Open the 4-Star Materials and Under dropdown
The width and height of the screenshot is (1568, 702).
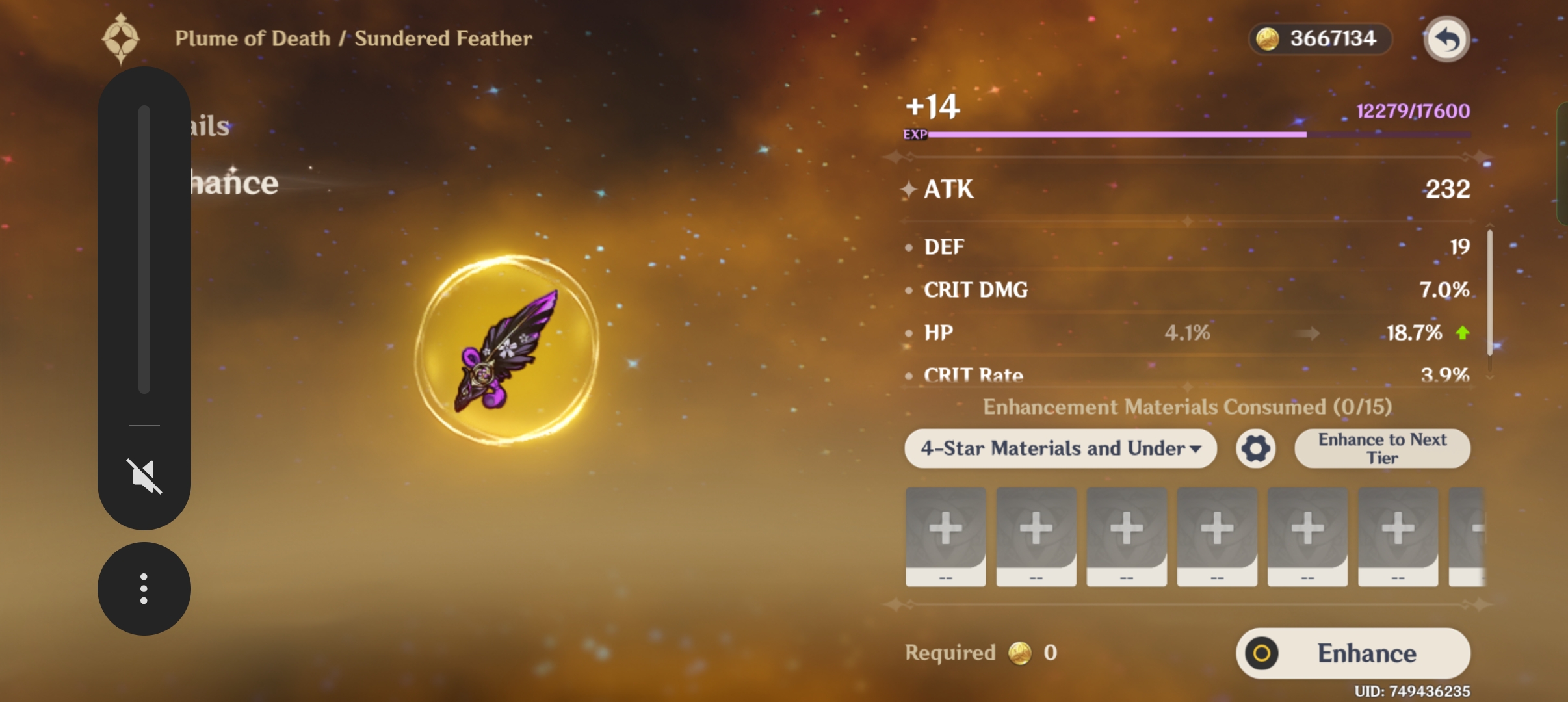pos(1060,448)
